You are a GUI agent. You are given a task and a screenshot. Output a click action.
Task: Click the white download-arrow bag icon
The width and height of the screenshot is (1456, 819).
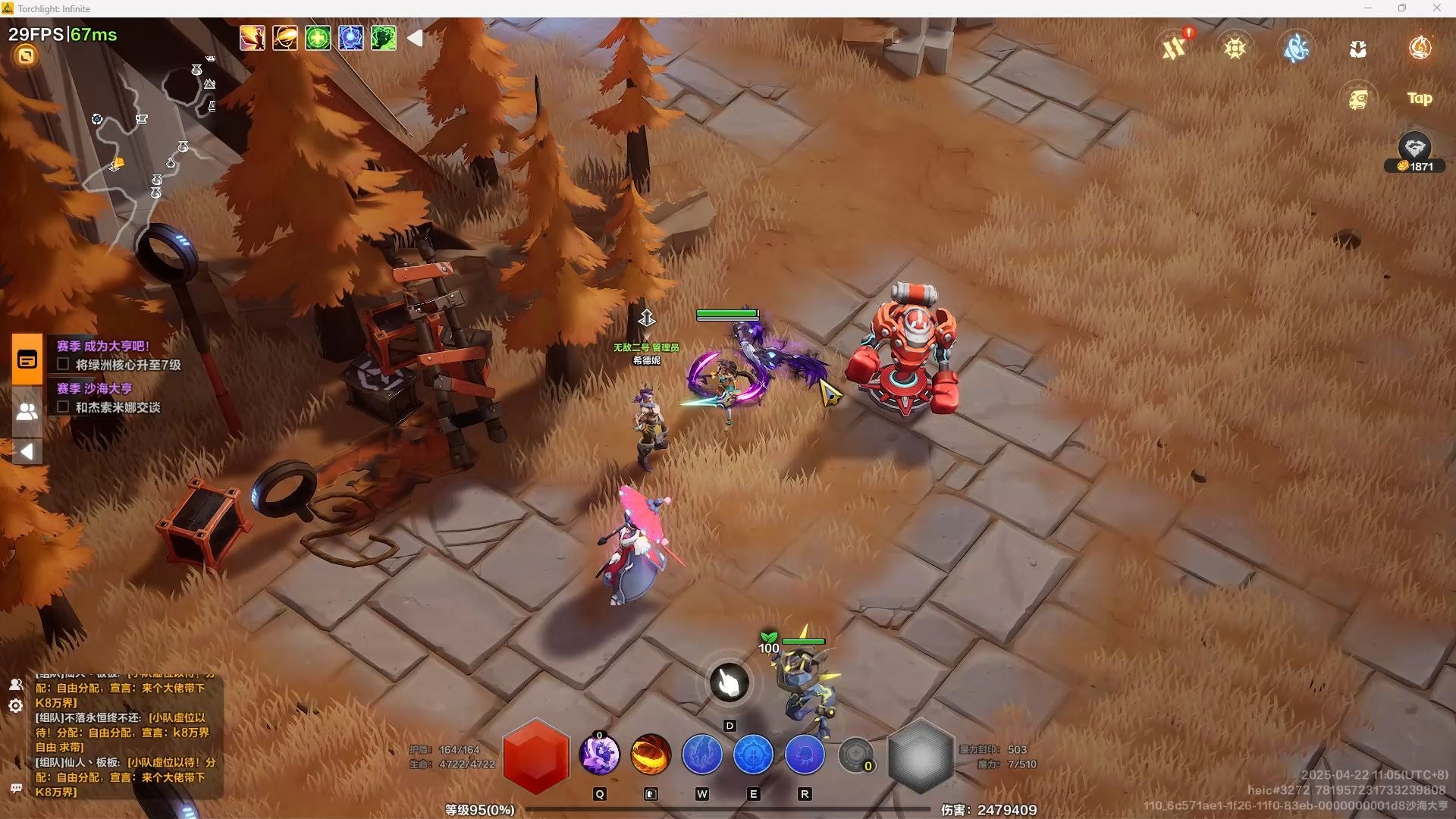pyautogui.click(x=1358, y=49)
